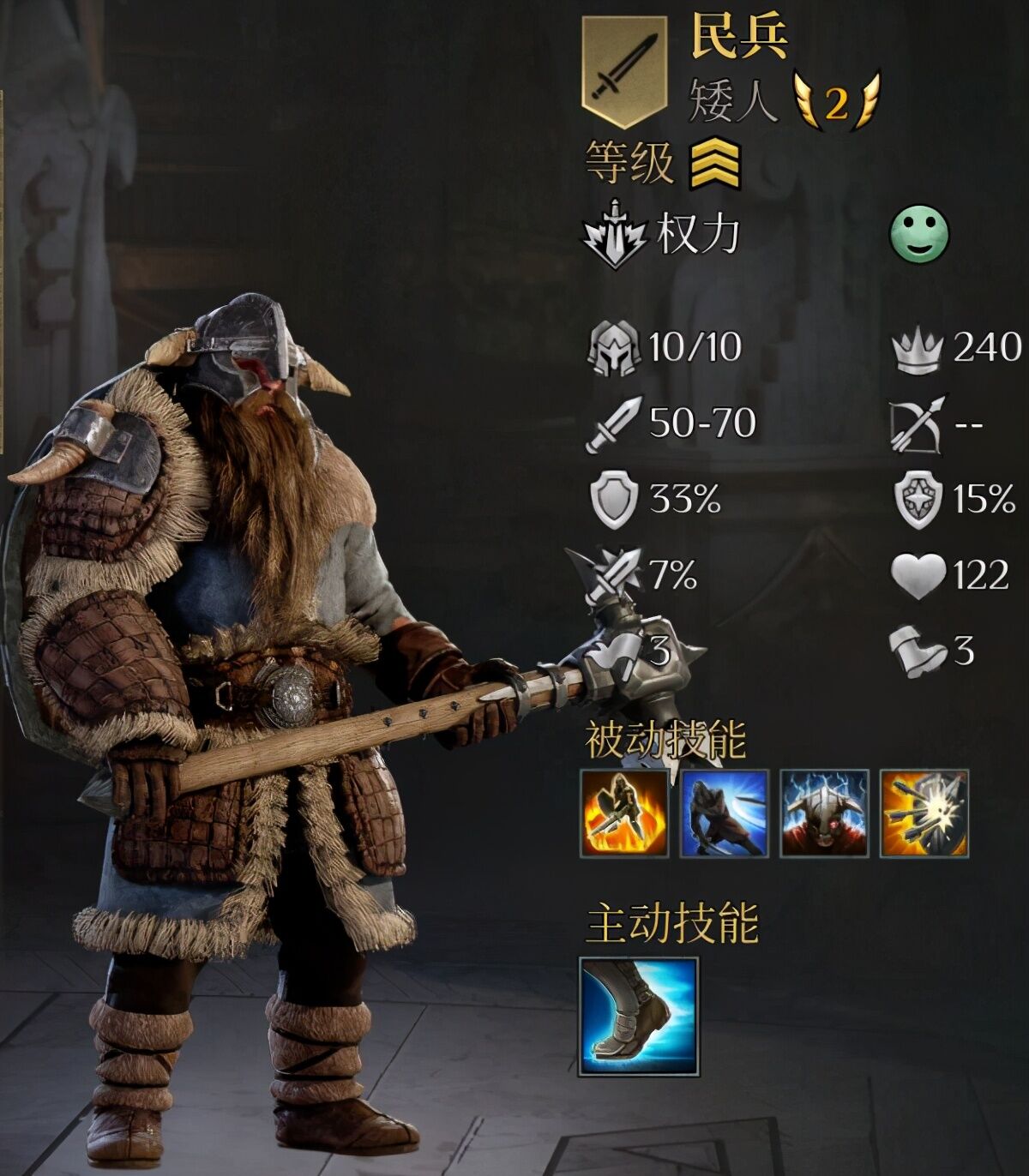This screenshot has width=1029, height=1176.
Task: Inspect the hooded blade-slash passive skill
Action: (x=725, y=813)
